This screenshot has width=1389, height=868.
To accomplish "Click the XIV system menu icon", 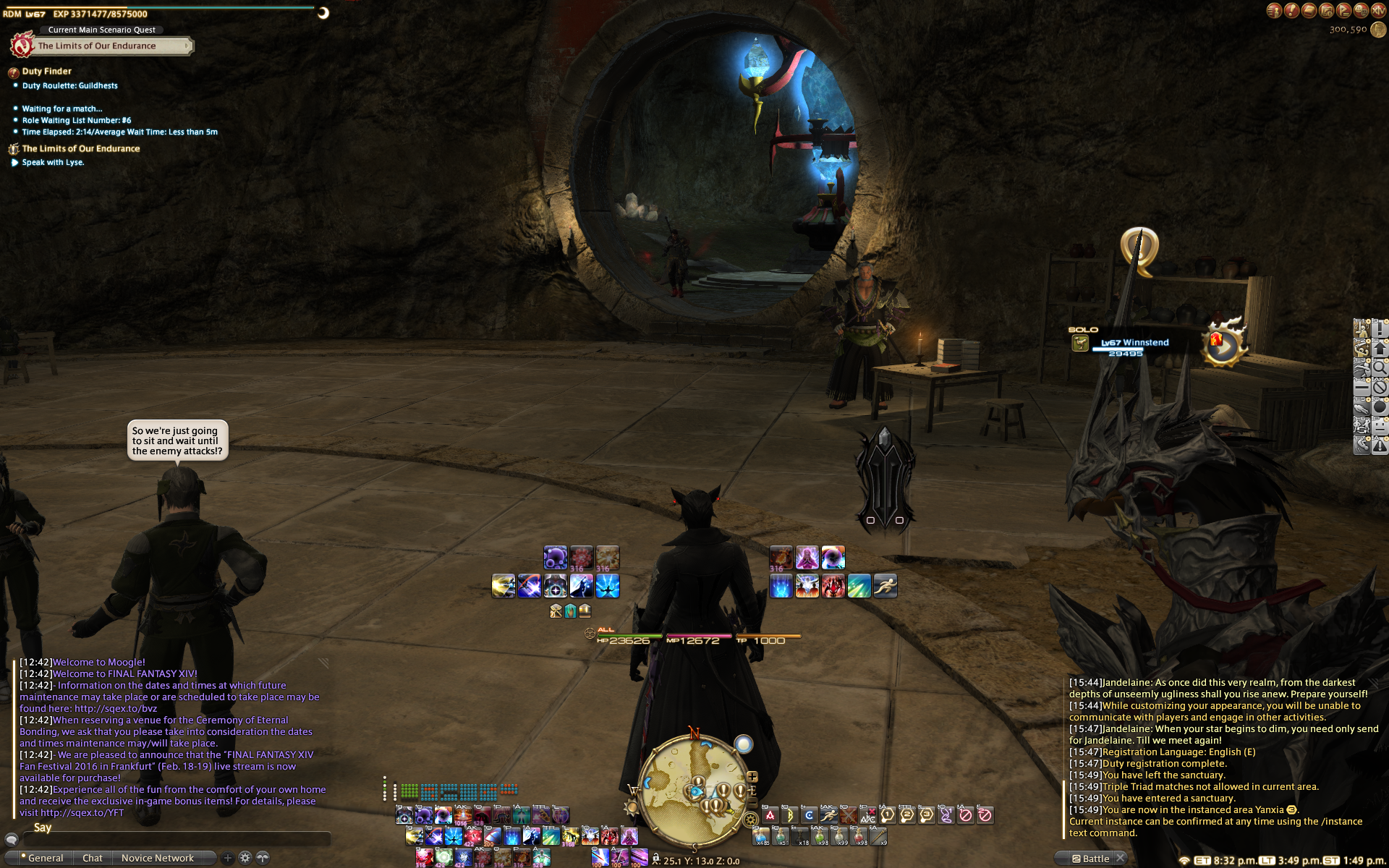I will click(1378, 10).
